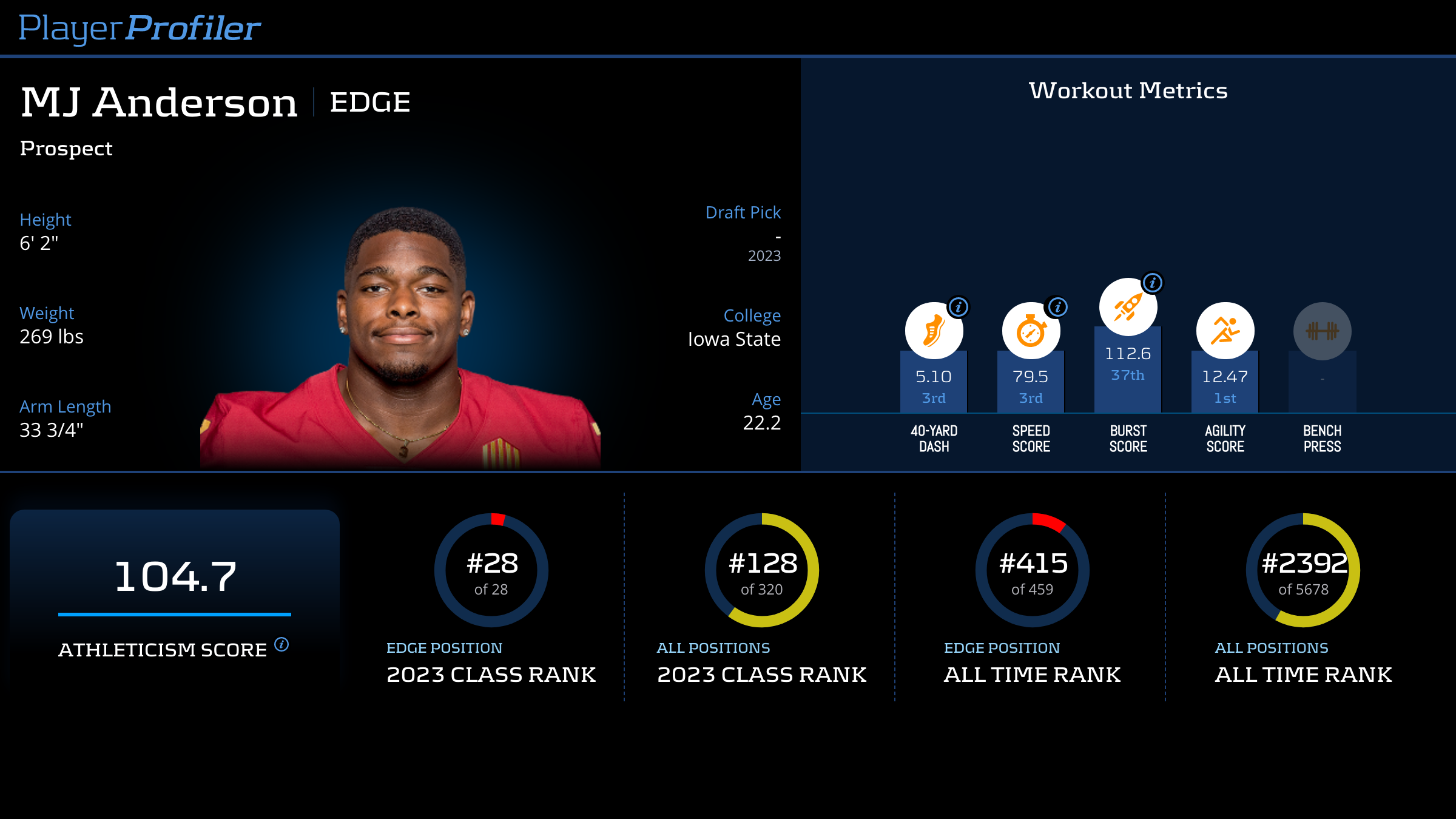
Task: Open the Athleticism Score info tooltip
Action: point(281,644)
